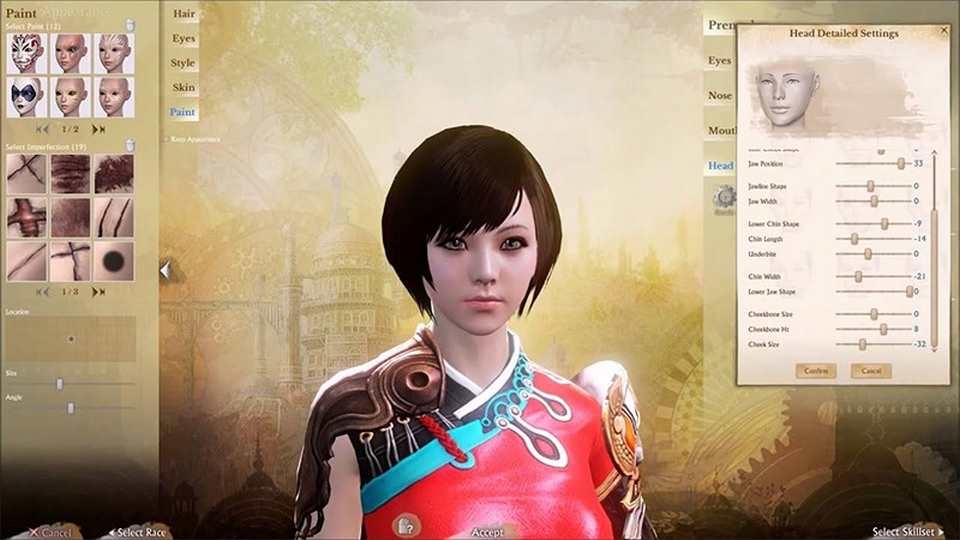The width and height of the screenshot is (960, 540).
Task: Confirm the Head Detailed Settings
Action: [x=815, y=371]
